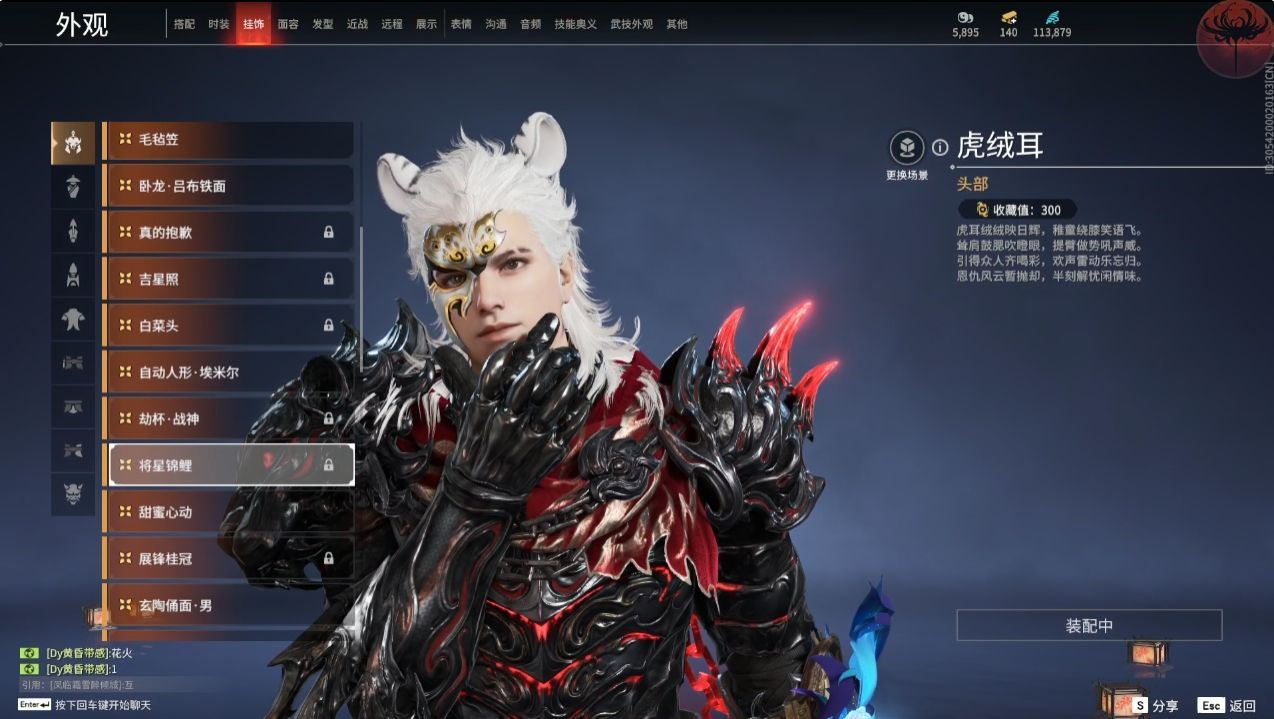This screenshot has width=1274, height=719.
Task: Select the 玄陶俑面·男 entry
Action: pyautogui.click(x=228, y=605)
